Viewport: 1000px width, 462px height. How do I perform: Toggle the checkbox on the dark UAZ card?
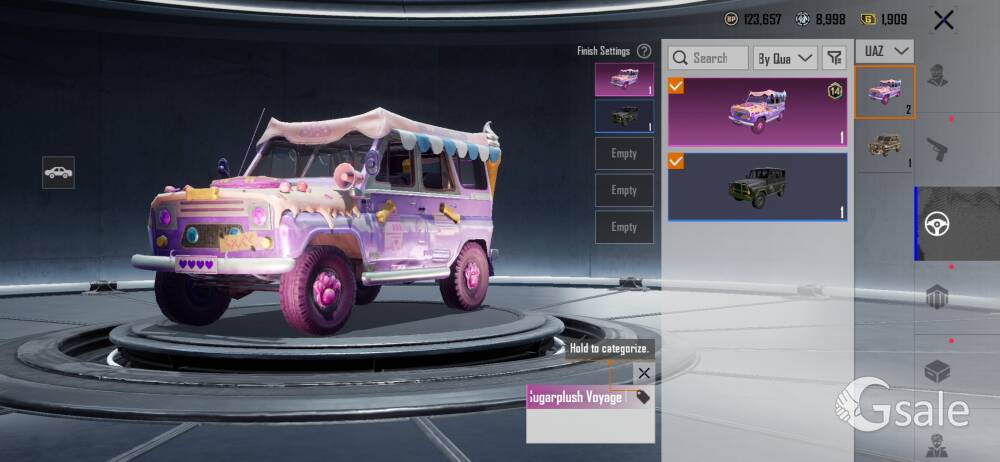(x=677, y=161)
